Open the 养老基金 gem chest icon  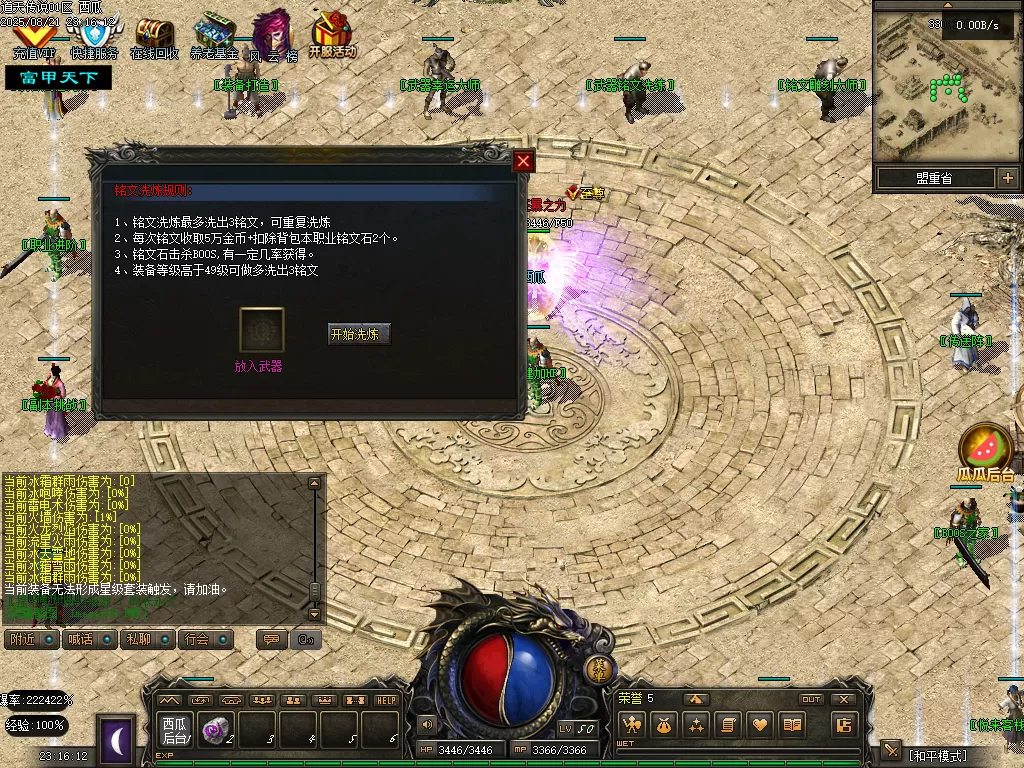pyautogui.click(x=213, y=38)
